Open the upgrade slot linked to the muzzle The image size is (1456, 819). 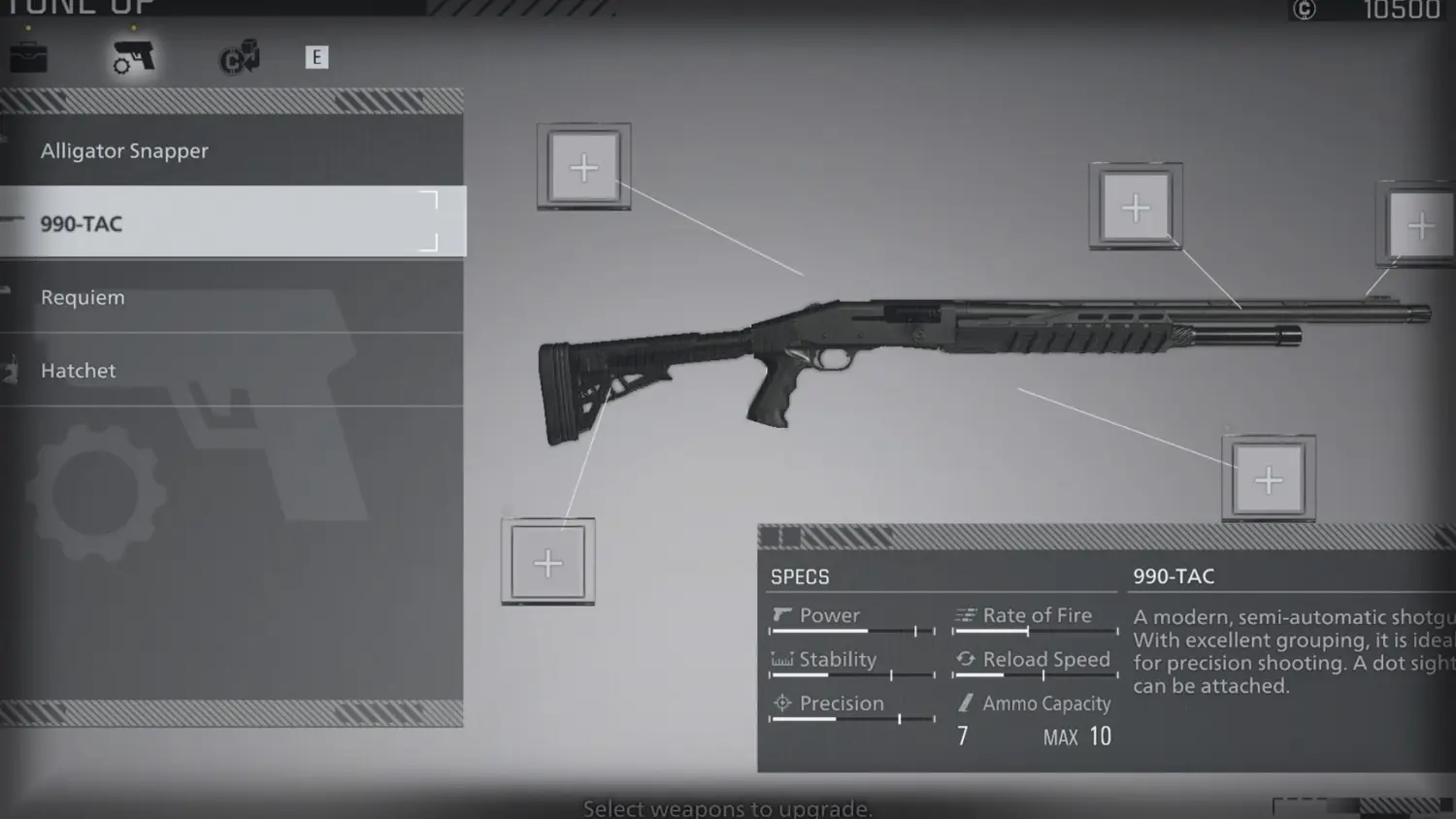click(x=1420, y=226)
